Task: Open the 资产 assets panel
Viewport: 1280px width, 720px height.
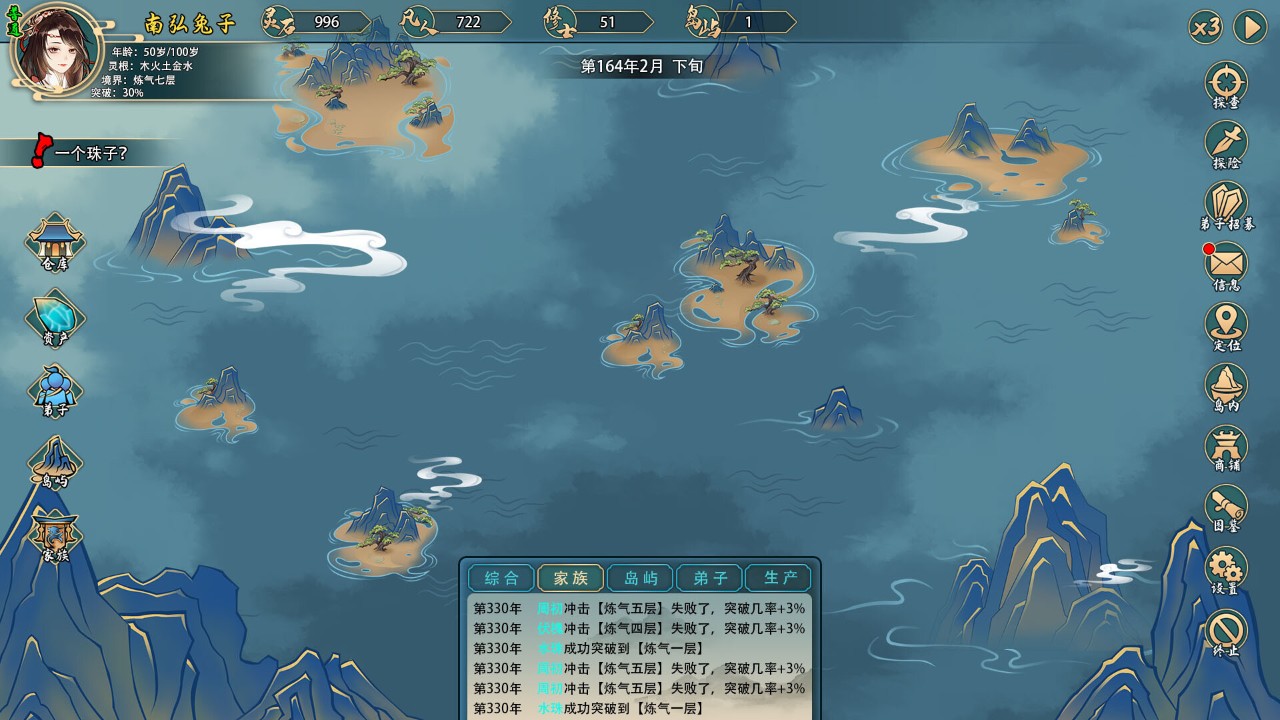Action: [x=55, y=316]
